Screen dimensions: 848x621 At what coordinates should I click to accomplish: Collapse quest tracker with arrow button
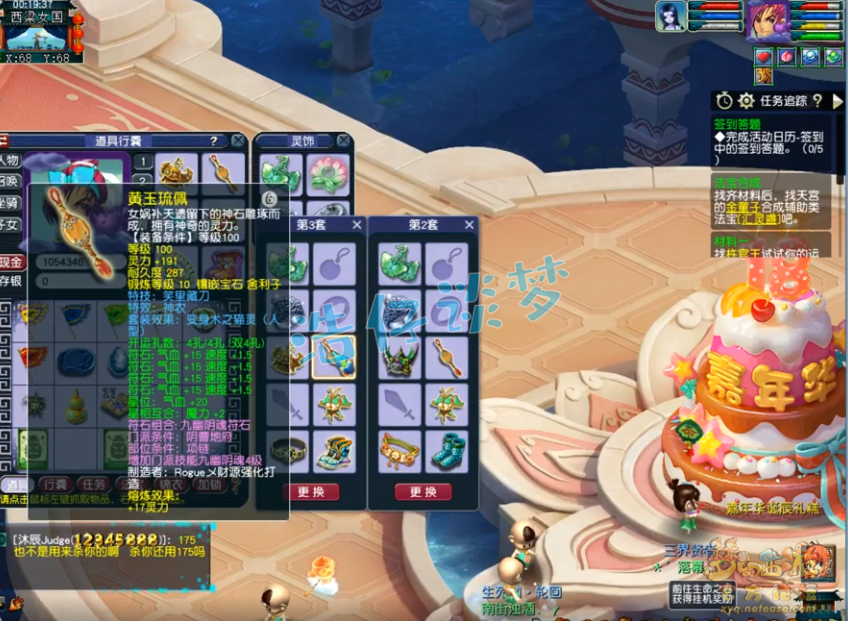[837, 101]
